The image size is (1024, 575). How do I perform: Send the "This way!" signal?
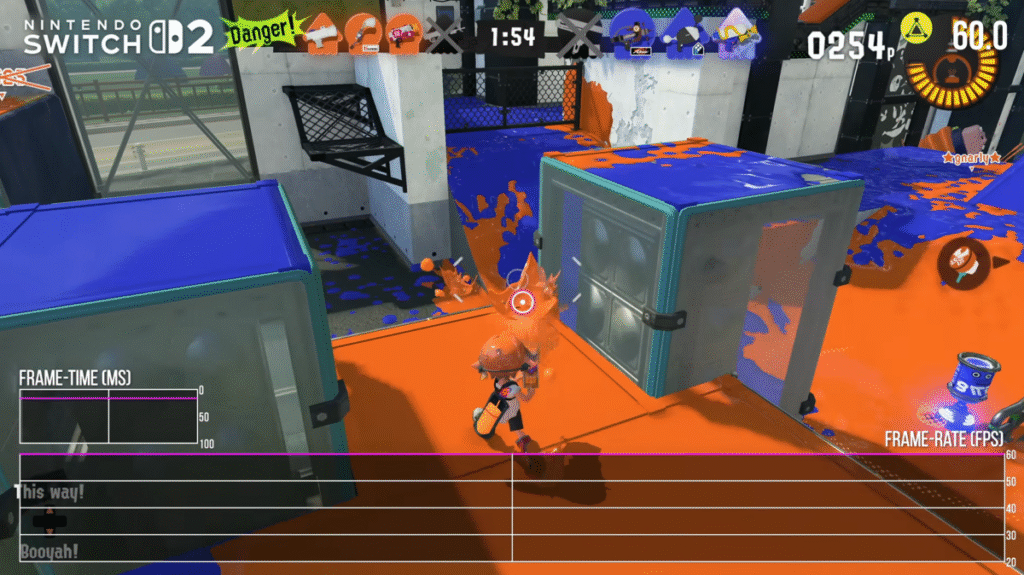click(x=50, y=491)
